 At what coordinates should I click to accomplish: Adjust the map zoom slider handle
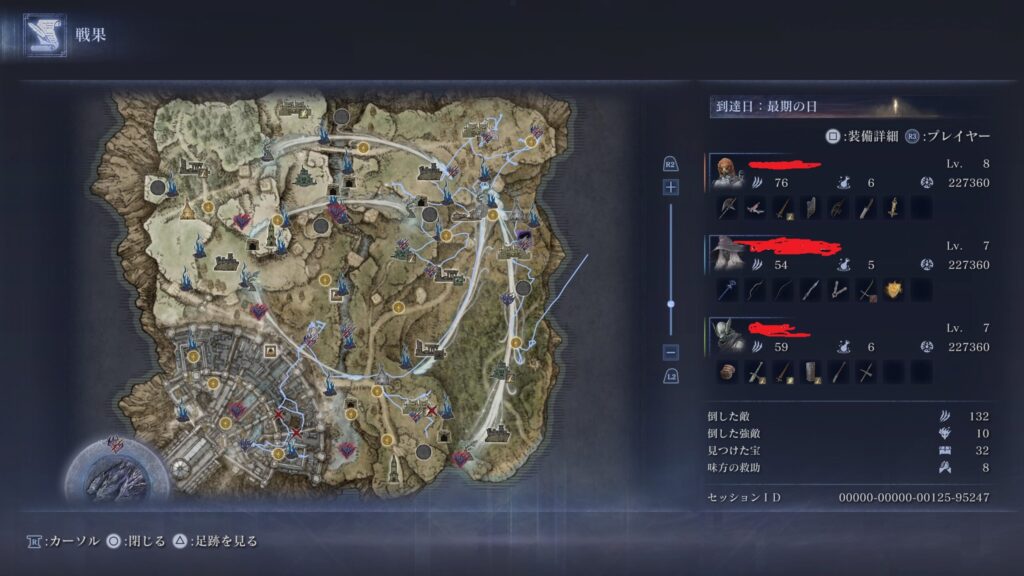tap(670, 303)
